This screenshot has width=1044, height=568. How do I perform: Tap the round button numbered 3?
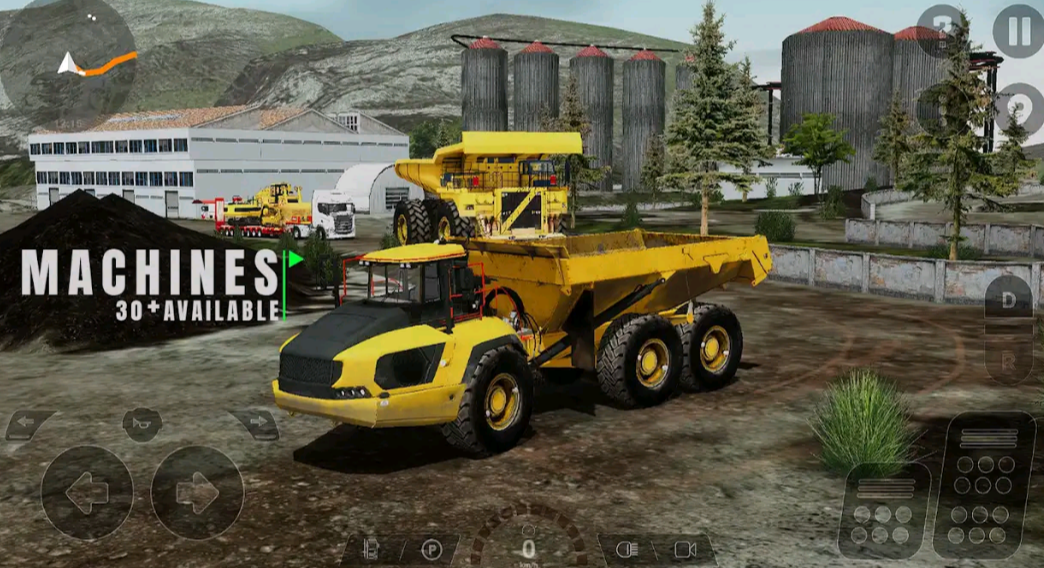click(940, 30)
